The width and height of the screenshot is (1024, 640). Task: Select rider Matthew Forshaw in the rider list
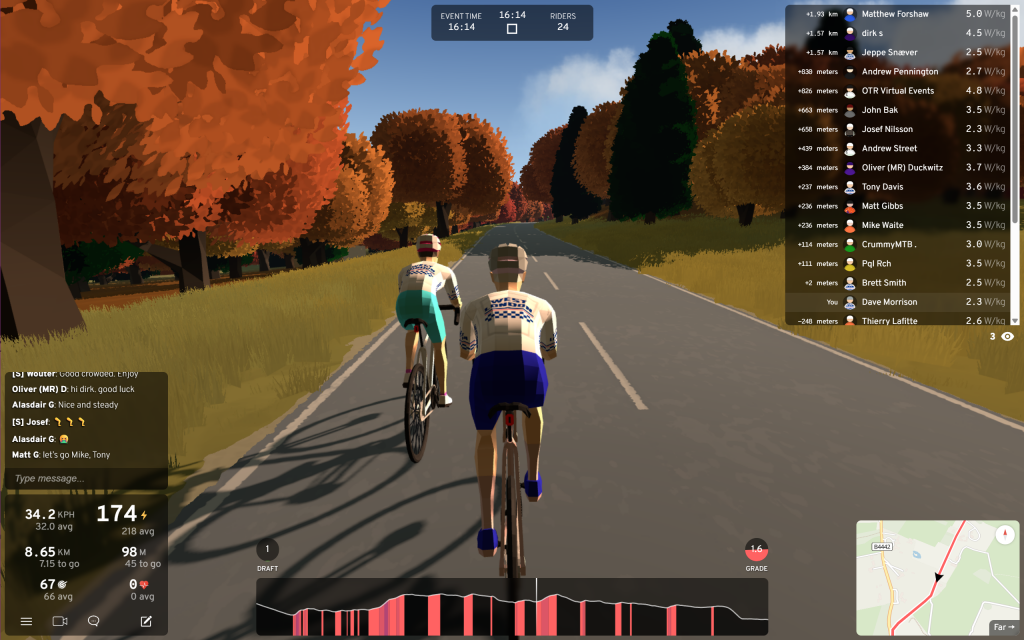(895, 14)
